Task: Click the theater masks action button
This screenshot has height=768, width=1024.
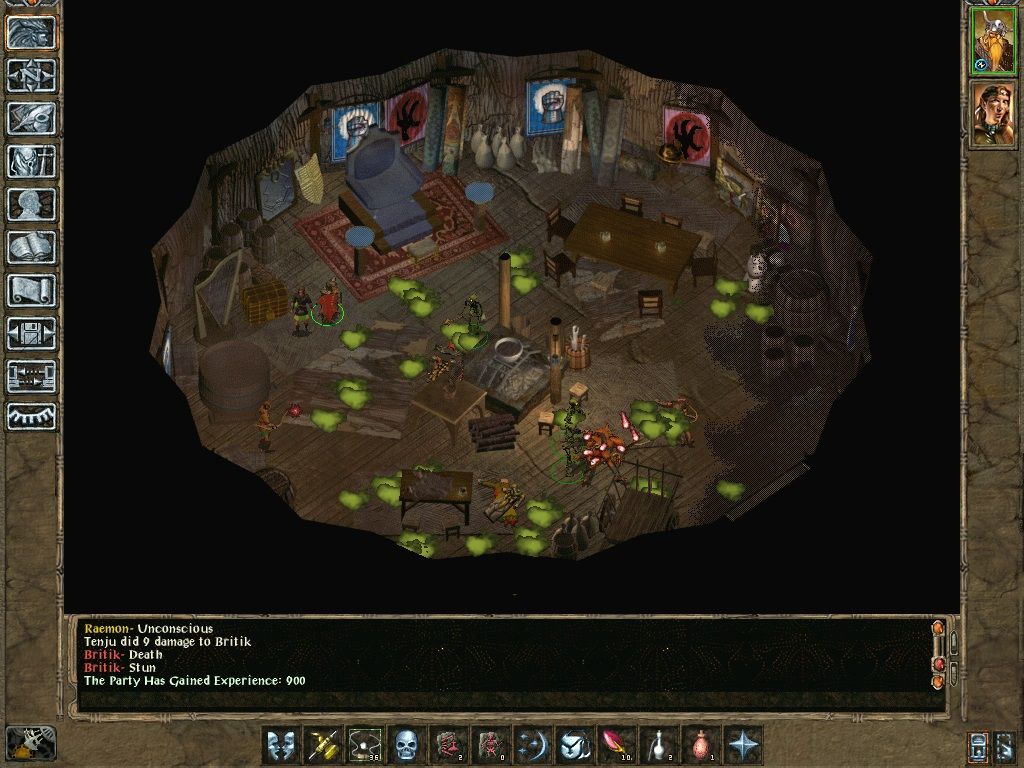Action: (280, 746)
